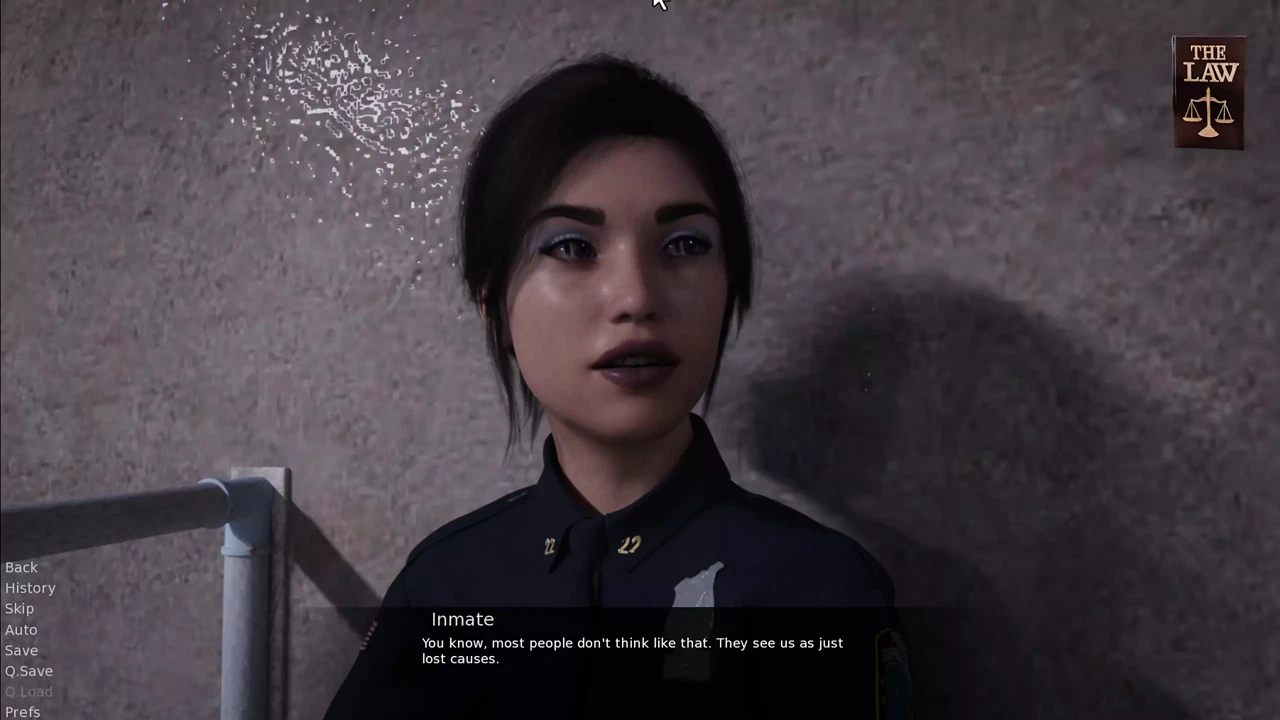Click Auto in the quick menu list
The height and width of the screenshot is (720, 1280).
[21, 629]
